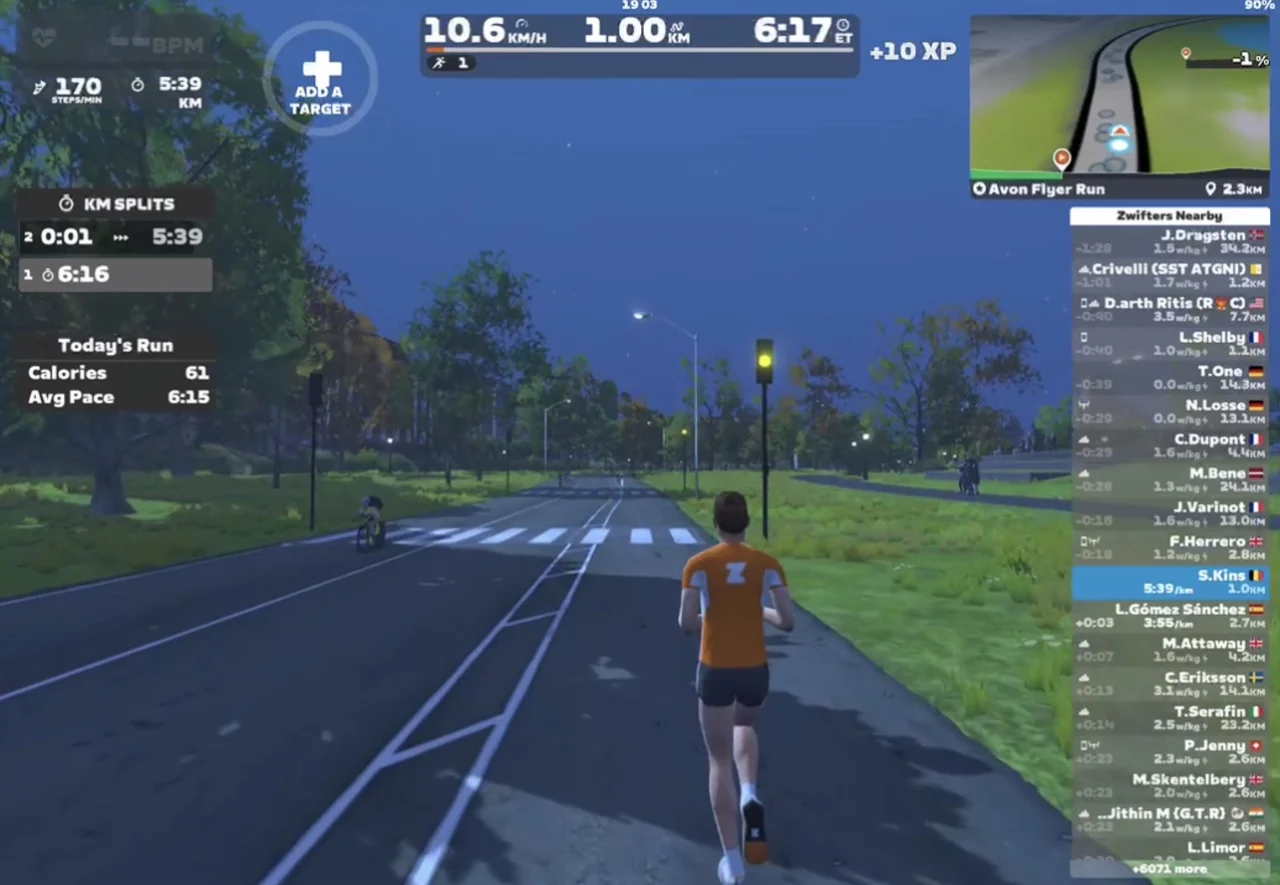Choose M.Skentelbery from nearby Zwifters
This screenshot has height=885, width=1280.
(x=1169, y=786)
